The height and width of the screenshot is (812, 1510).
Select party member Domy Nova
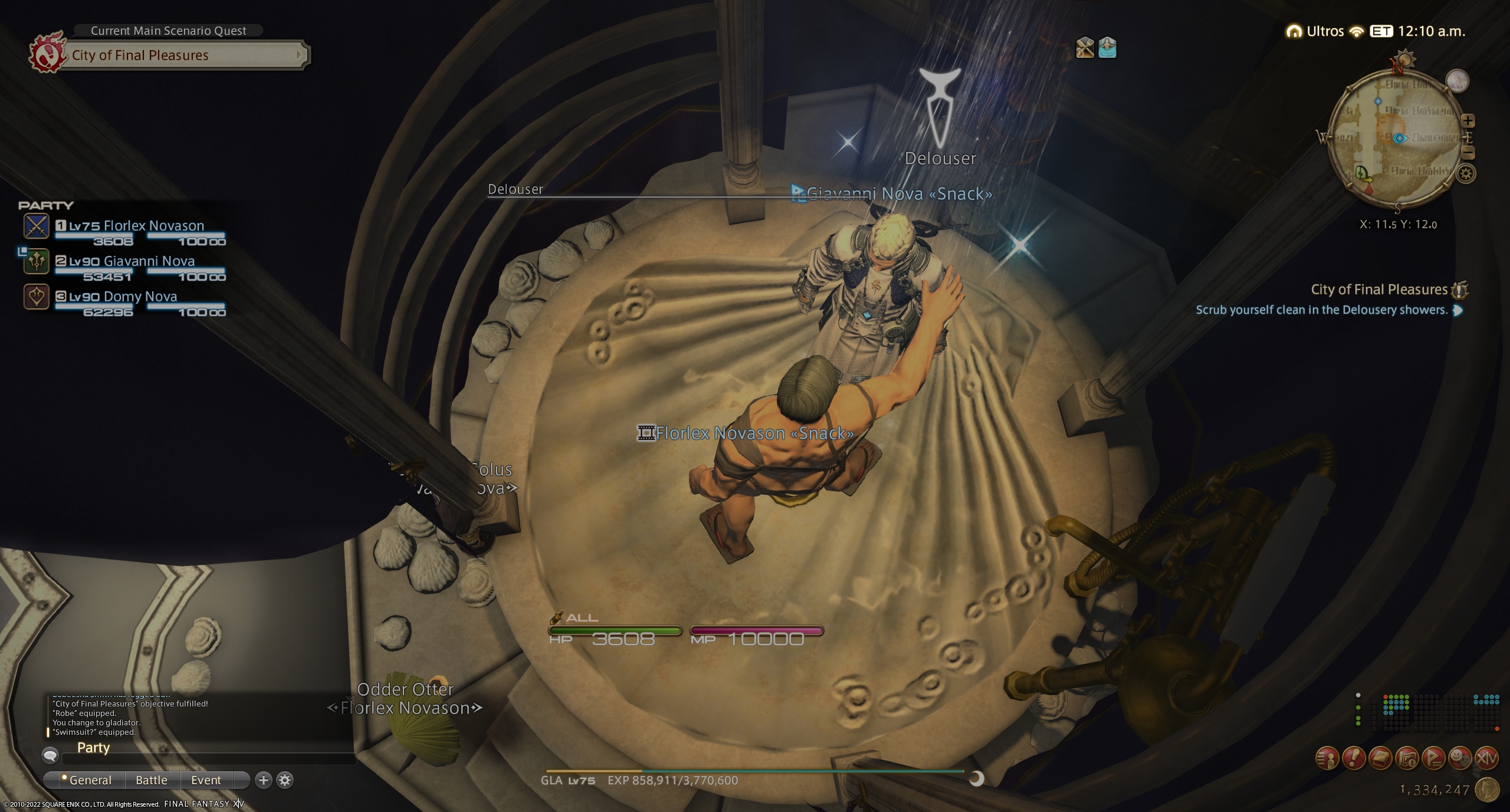140,297
